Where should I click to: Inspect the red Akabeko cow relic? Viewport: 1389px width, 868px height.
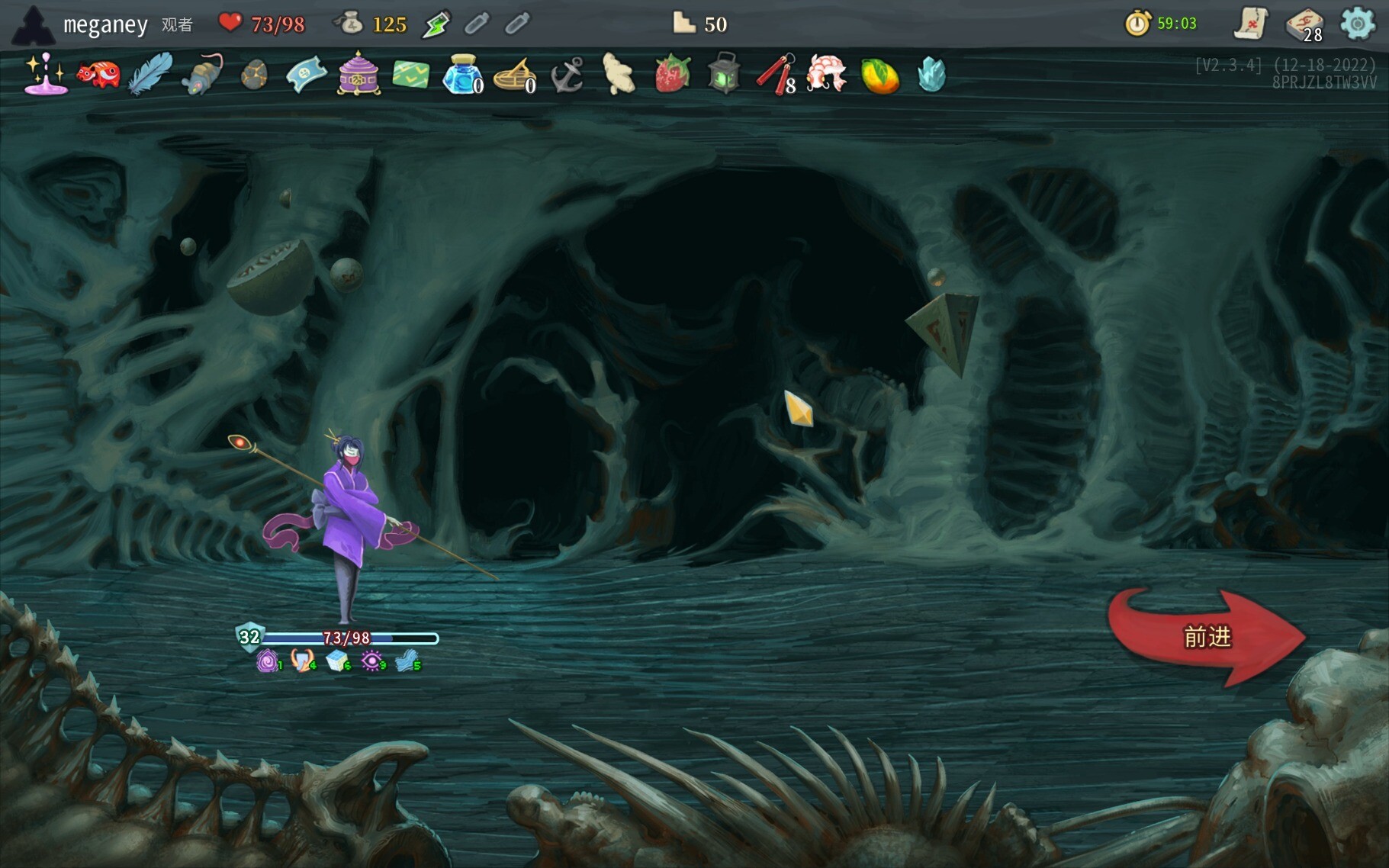click(x=98, y=75)
